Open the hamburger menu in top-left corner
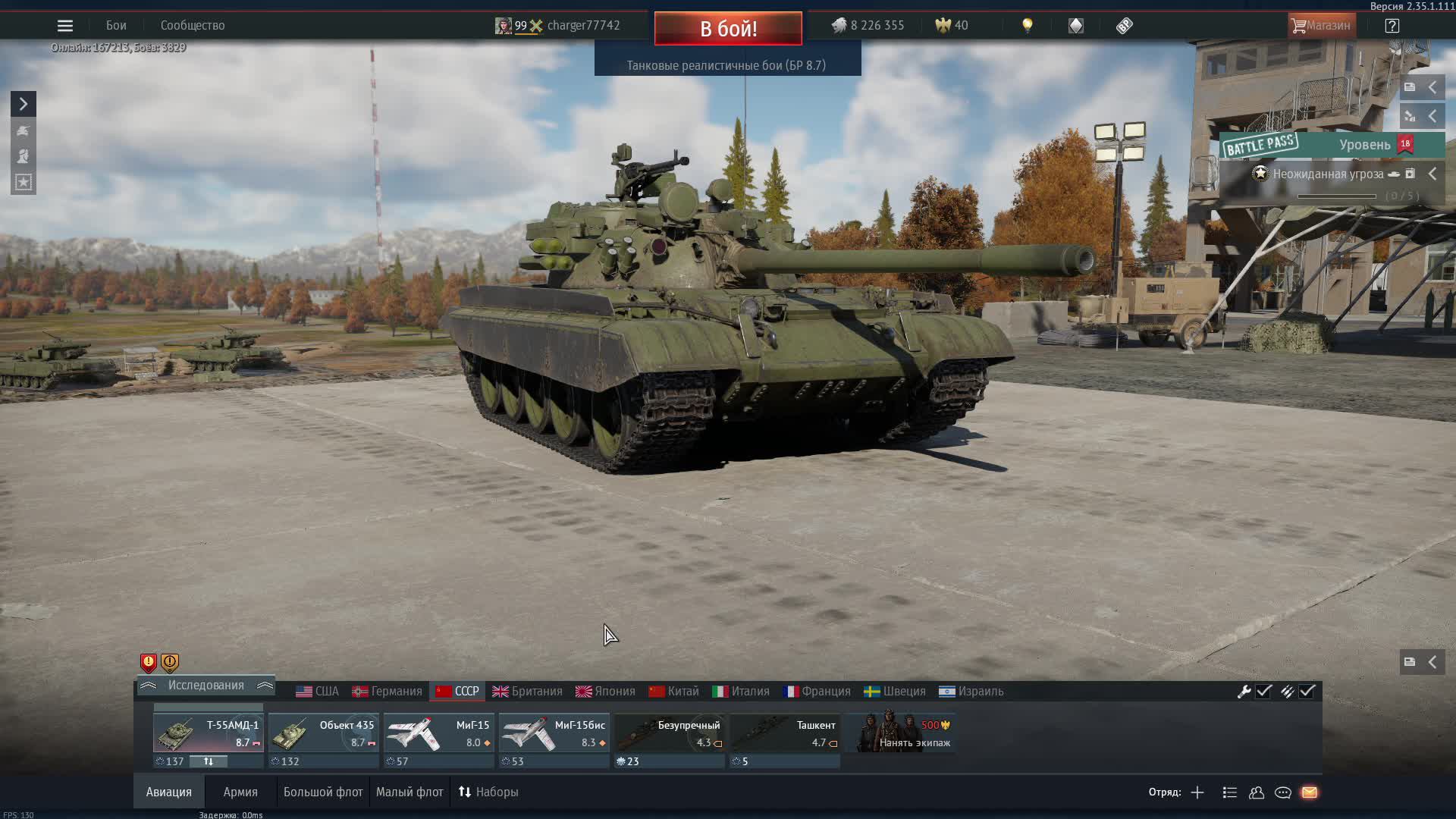 (x=65, y=25)
